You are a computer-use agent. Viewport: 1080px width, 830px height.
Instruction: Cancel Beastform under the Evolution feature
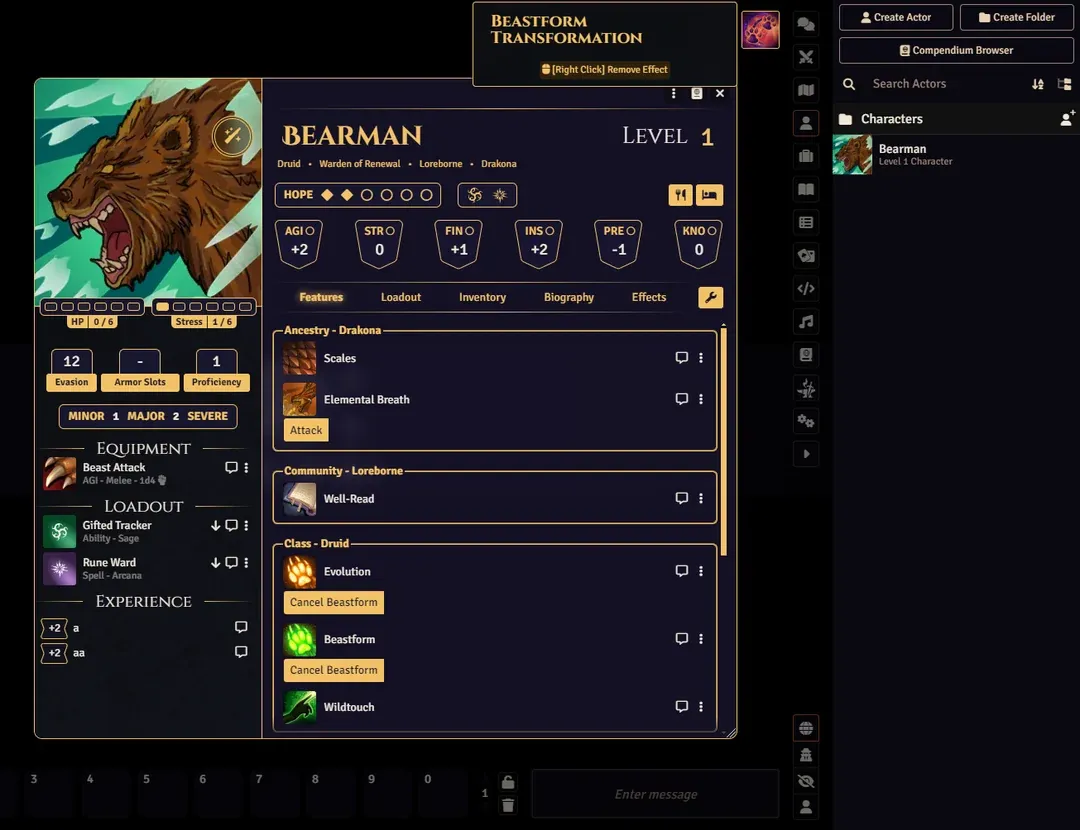[334, 603]
